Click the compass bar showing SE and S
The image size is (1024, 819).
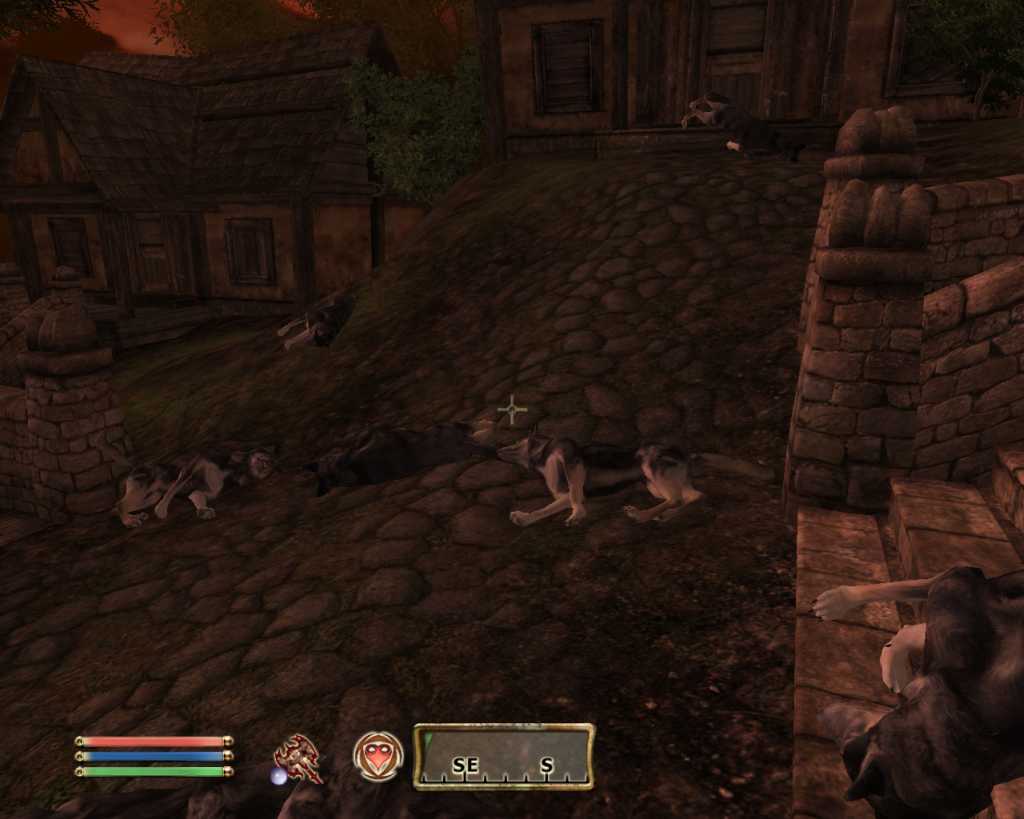click(504, 757)
